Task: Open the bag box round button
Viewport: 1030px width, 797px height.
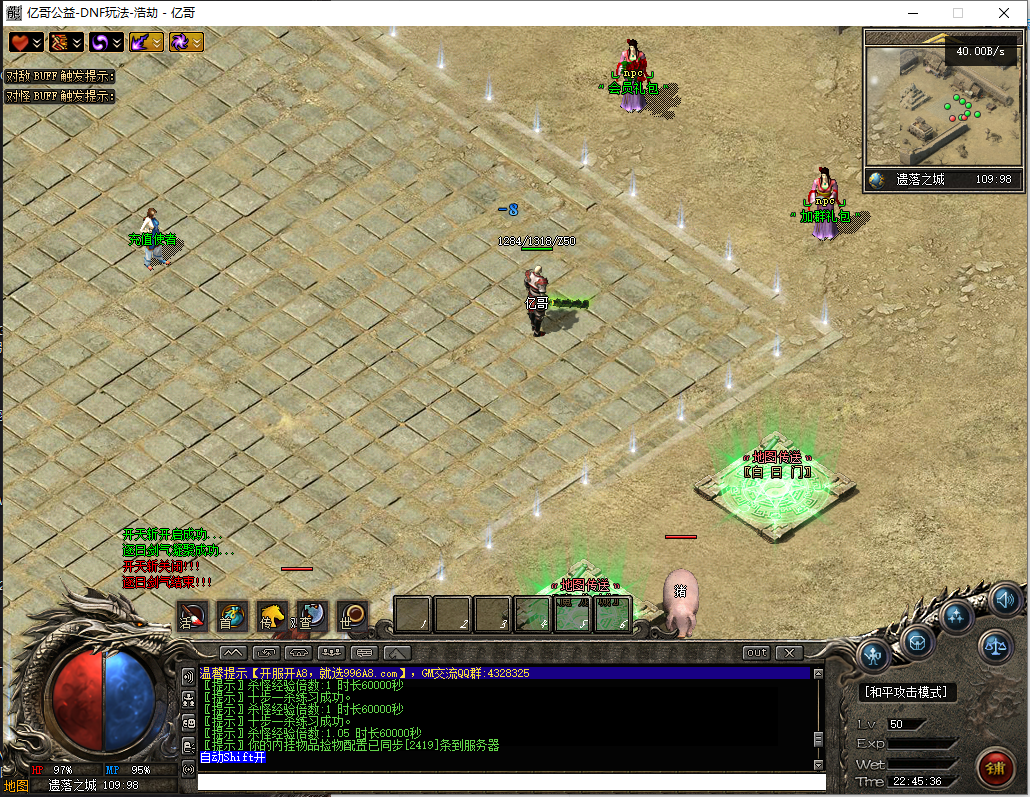Action: point(917,640)
